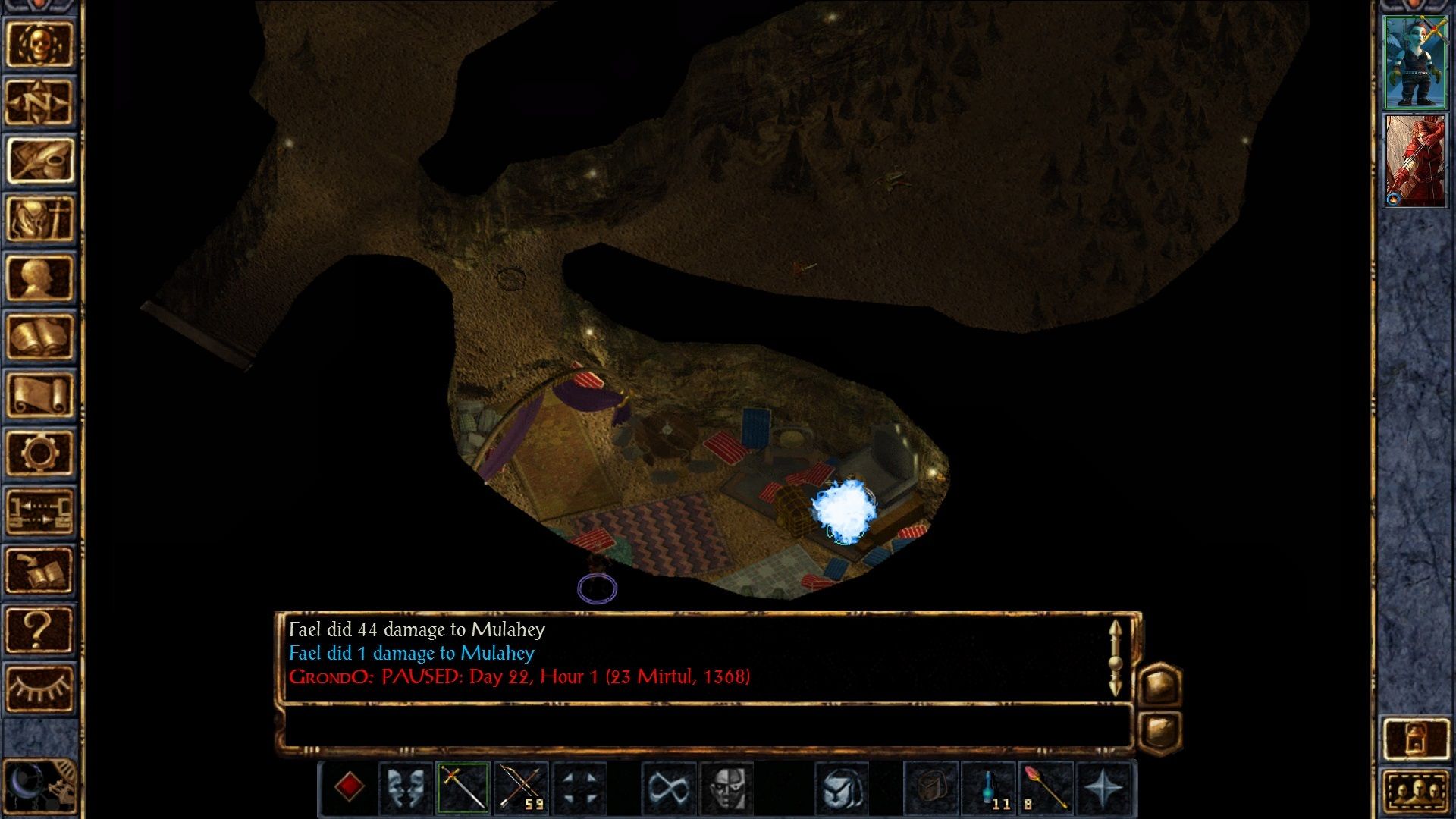Open the journal with the quill icon
Image resolution: width=1456 pixels, height=819 pixels.
pyautogui.click(x=39, y=161)
